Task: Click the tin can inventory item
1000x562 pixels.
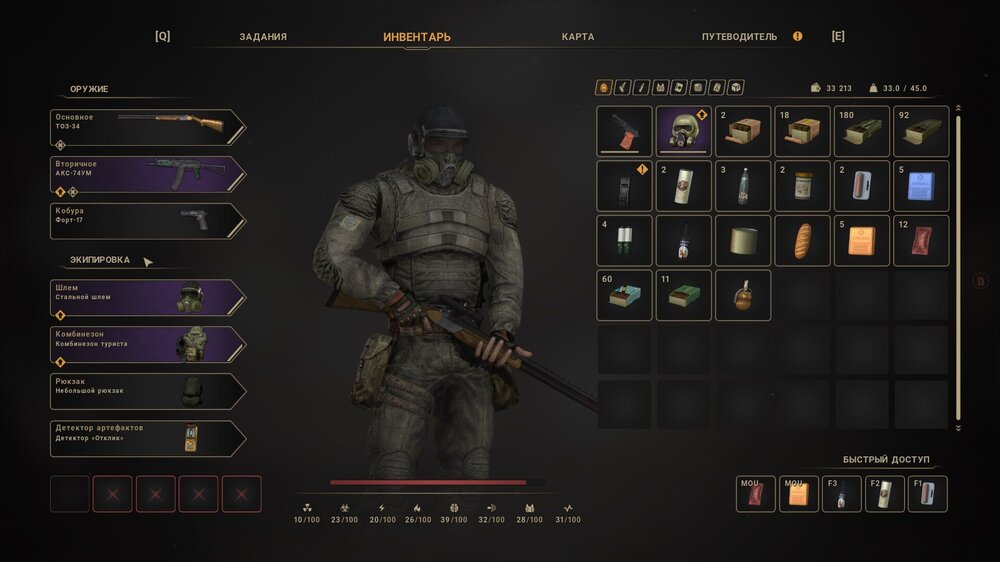Action: pyautogui.click(x=743, y=241)
